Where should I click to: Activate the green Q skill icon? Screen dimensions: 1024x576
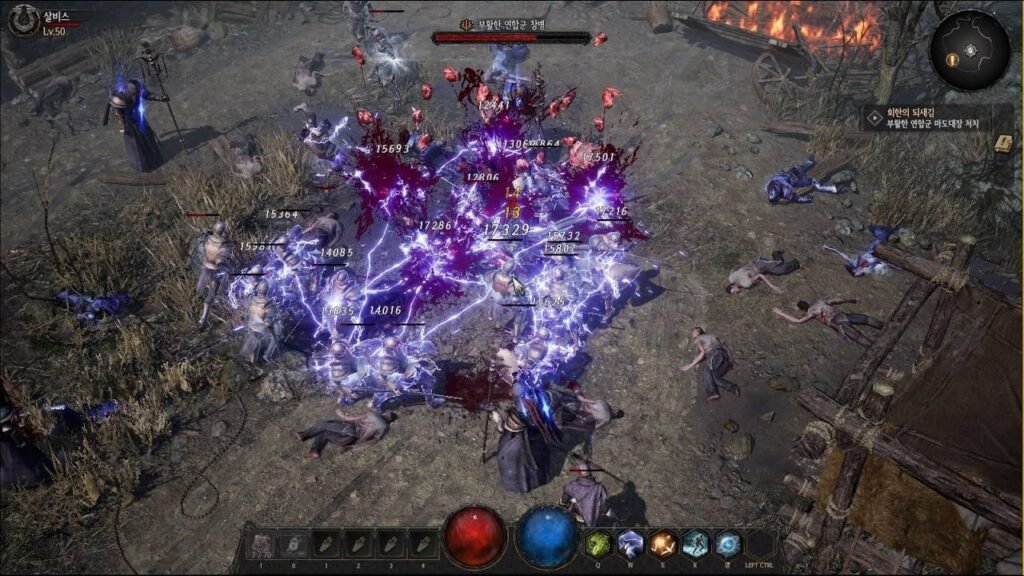coord(598,543)
